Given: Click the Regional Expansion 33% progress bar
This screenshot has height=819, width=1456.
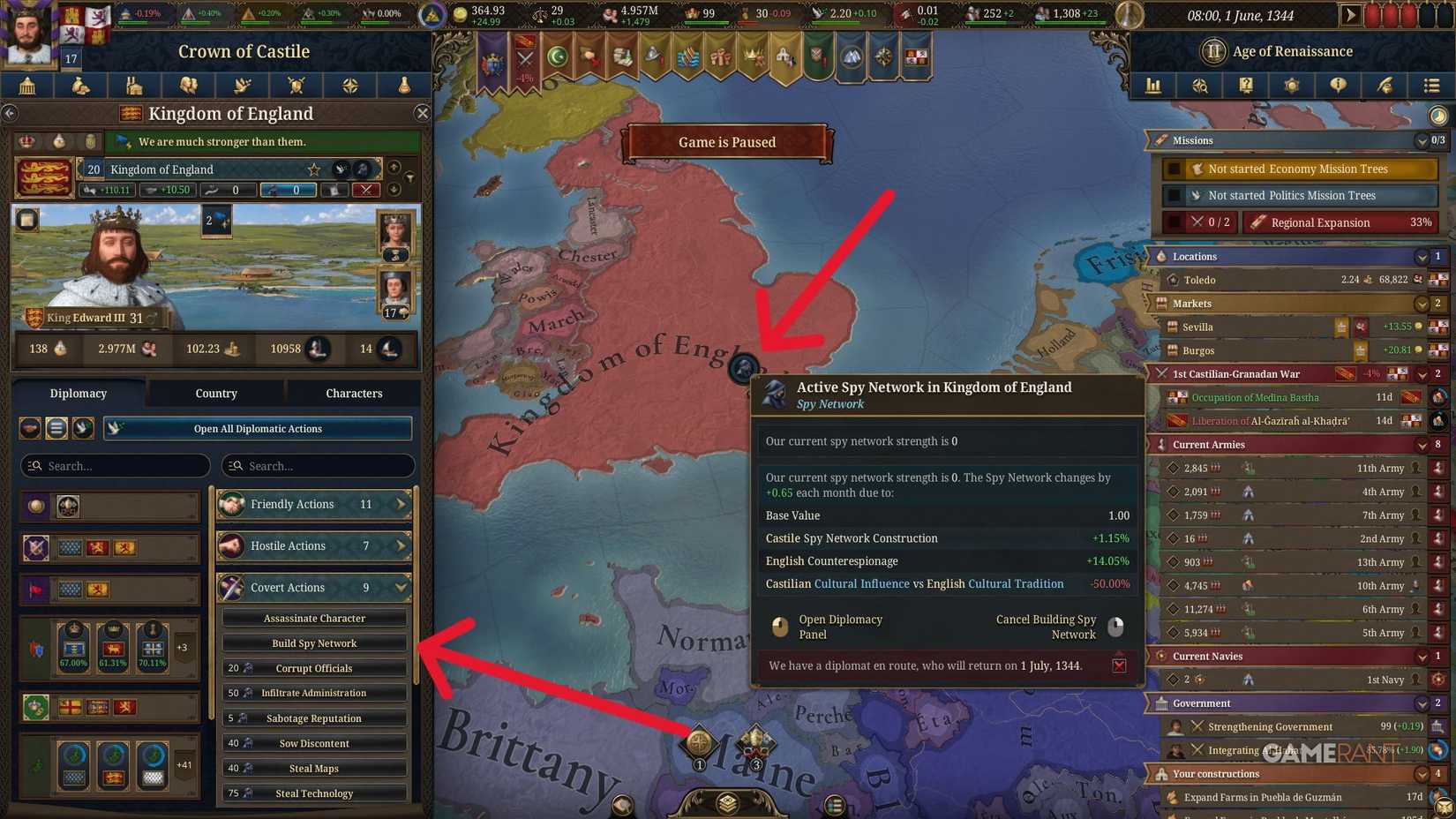Looking at the screenshot, I should [x=1340, y=222].
